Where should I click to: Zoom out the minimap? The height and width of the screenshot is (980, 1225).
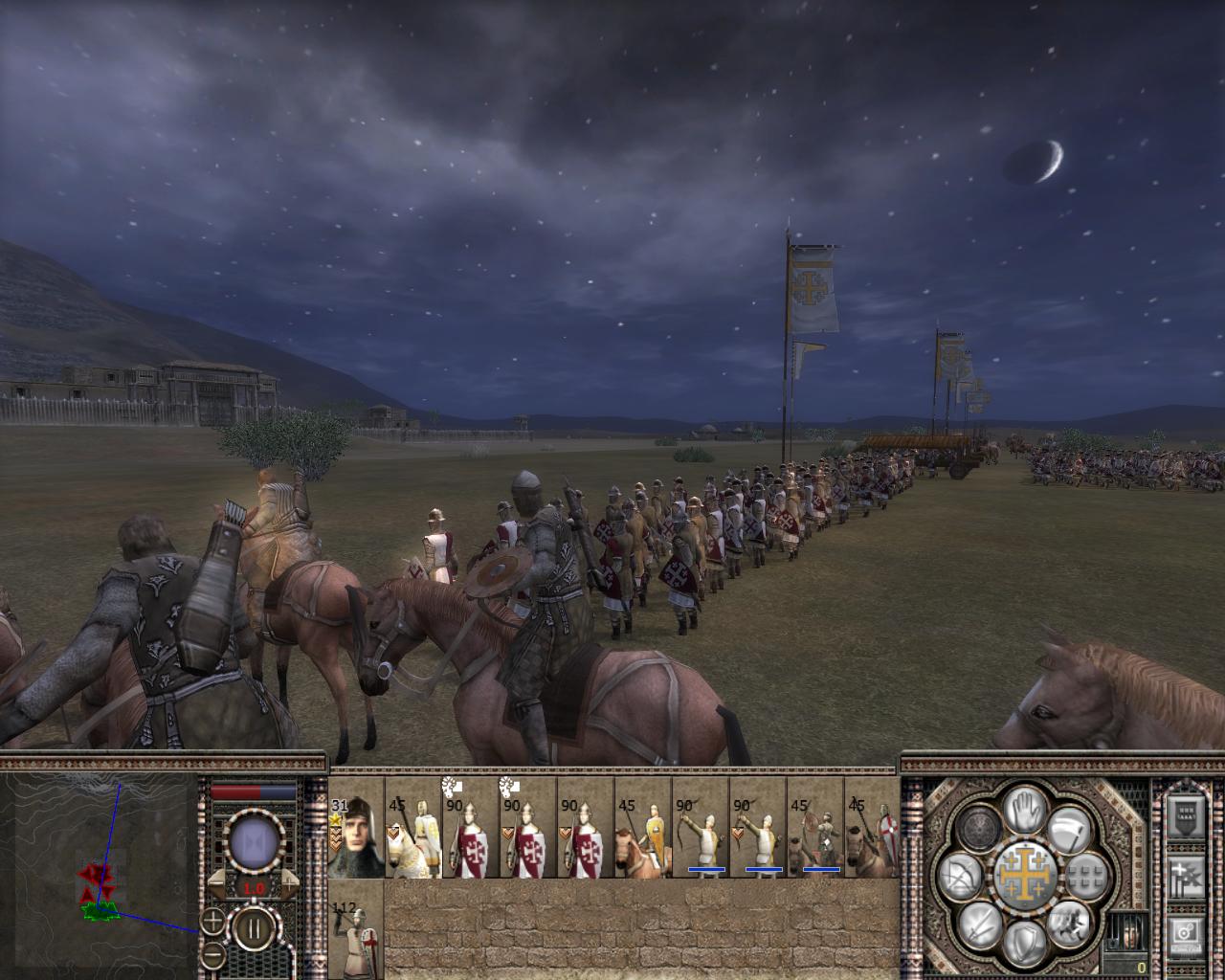click(x=212, y=954)
